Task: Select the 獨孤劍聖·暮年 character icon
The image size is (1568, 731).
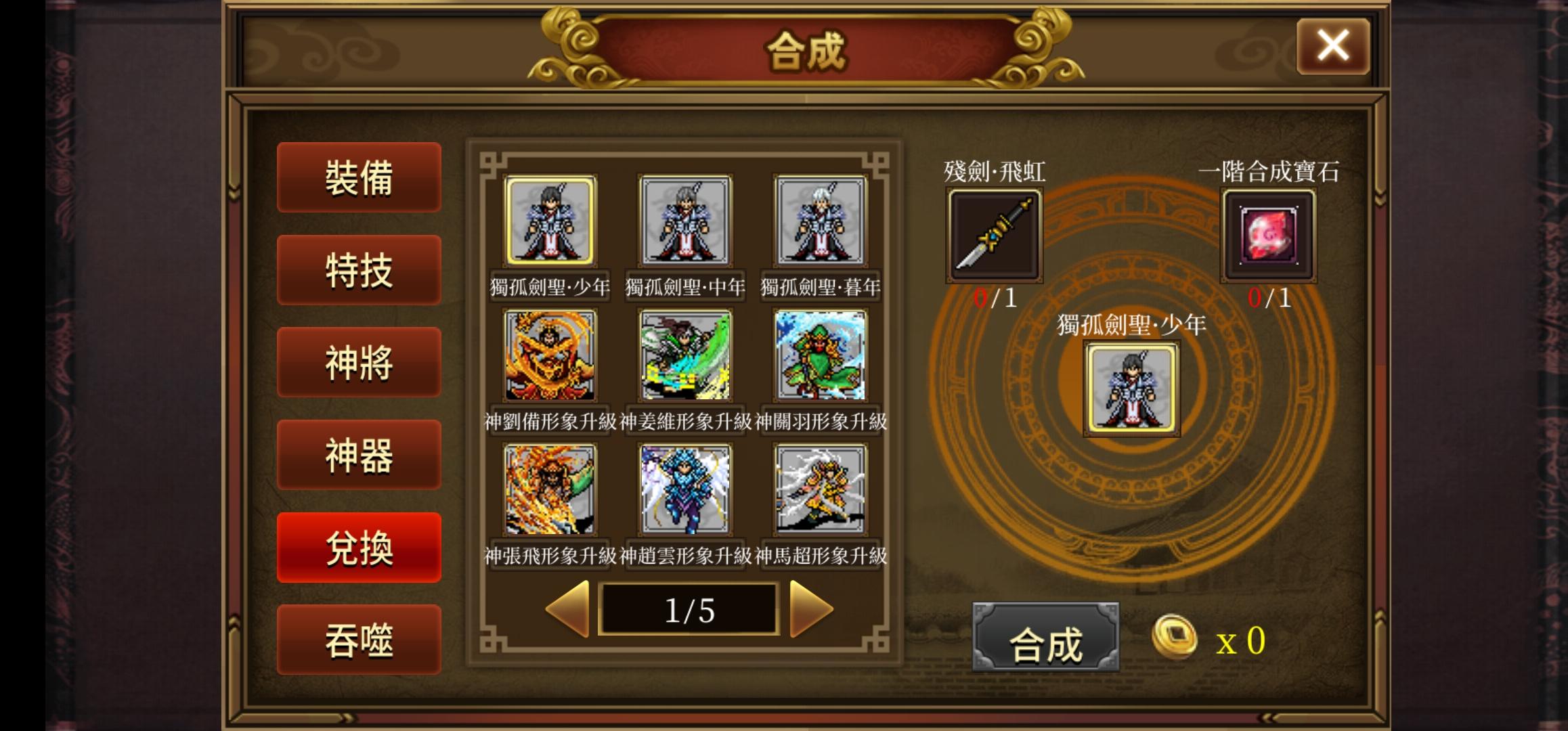Action: (819, 221)
